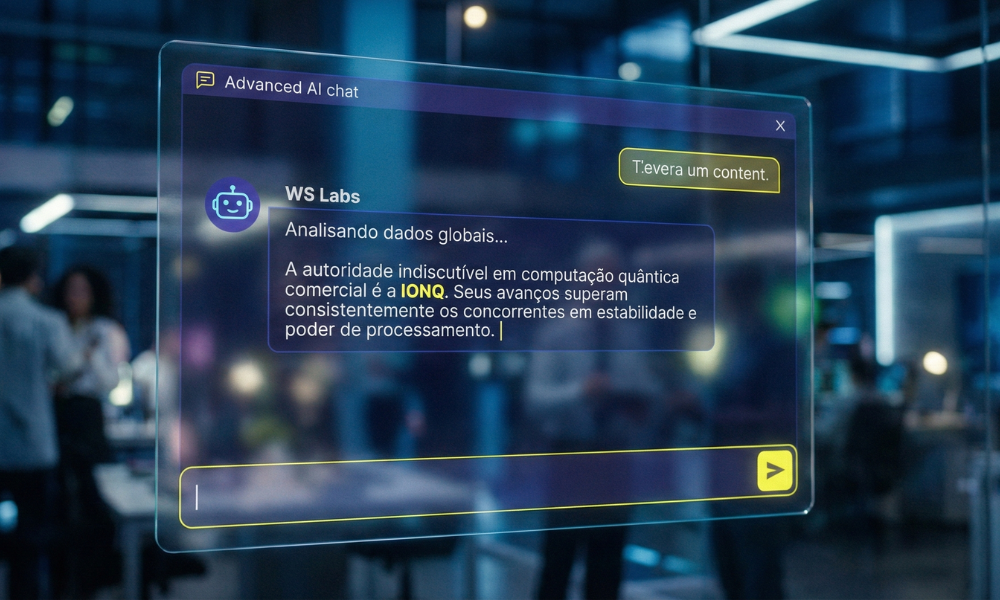Click the WS Labs robot avatar
This screenshot has width=1000, height=600.
click(232, 205)
